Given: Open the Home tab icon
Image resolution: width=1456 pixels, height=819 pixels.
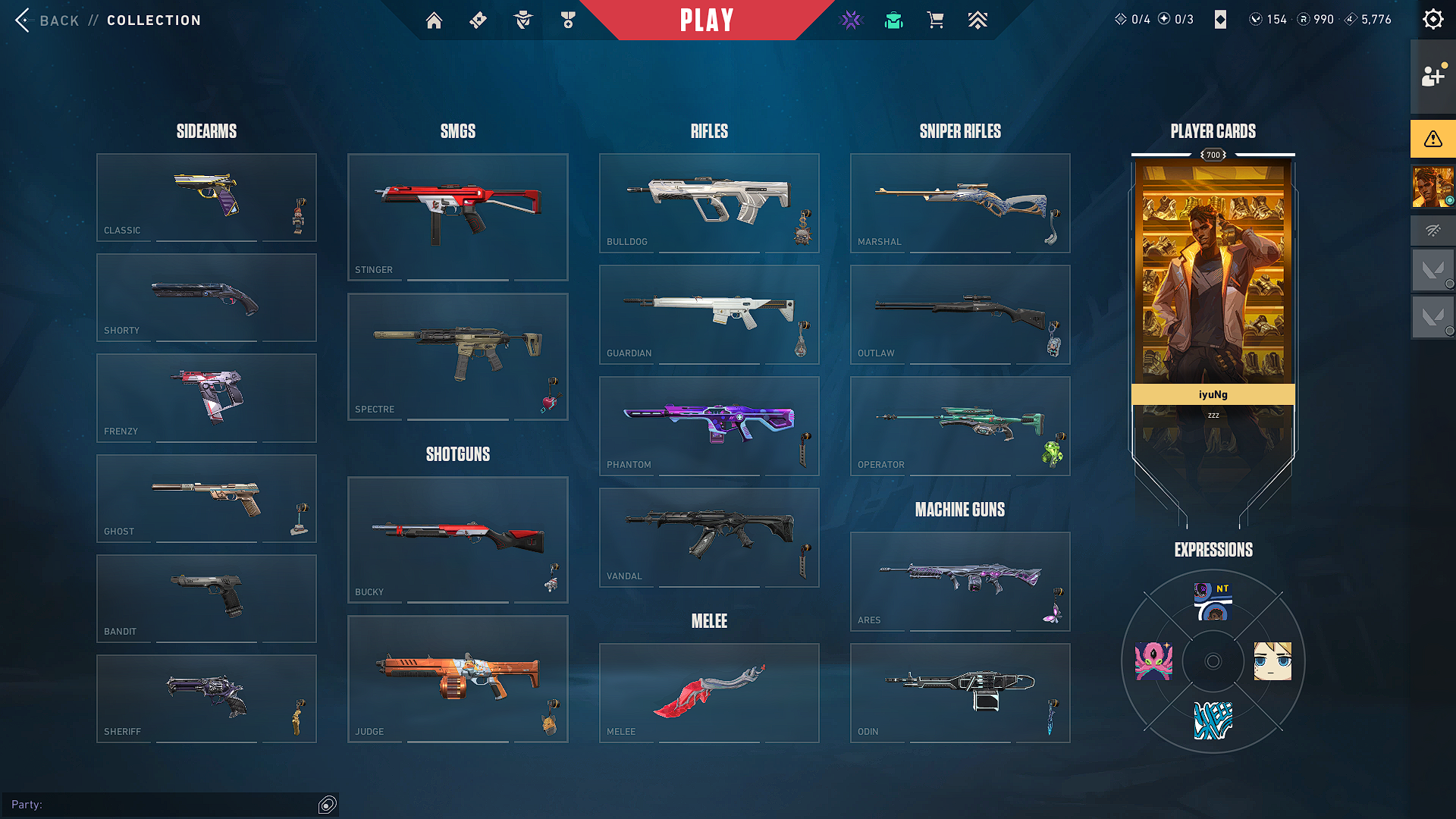Looking at the screenshot, I should (434, 20).
